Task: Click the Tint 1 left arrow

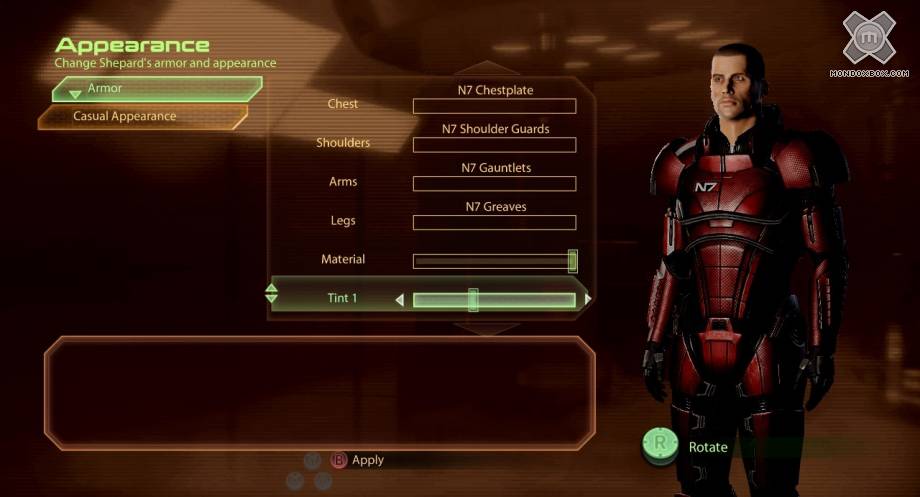Action: pyautogui.click(x=400, y=299)
